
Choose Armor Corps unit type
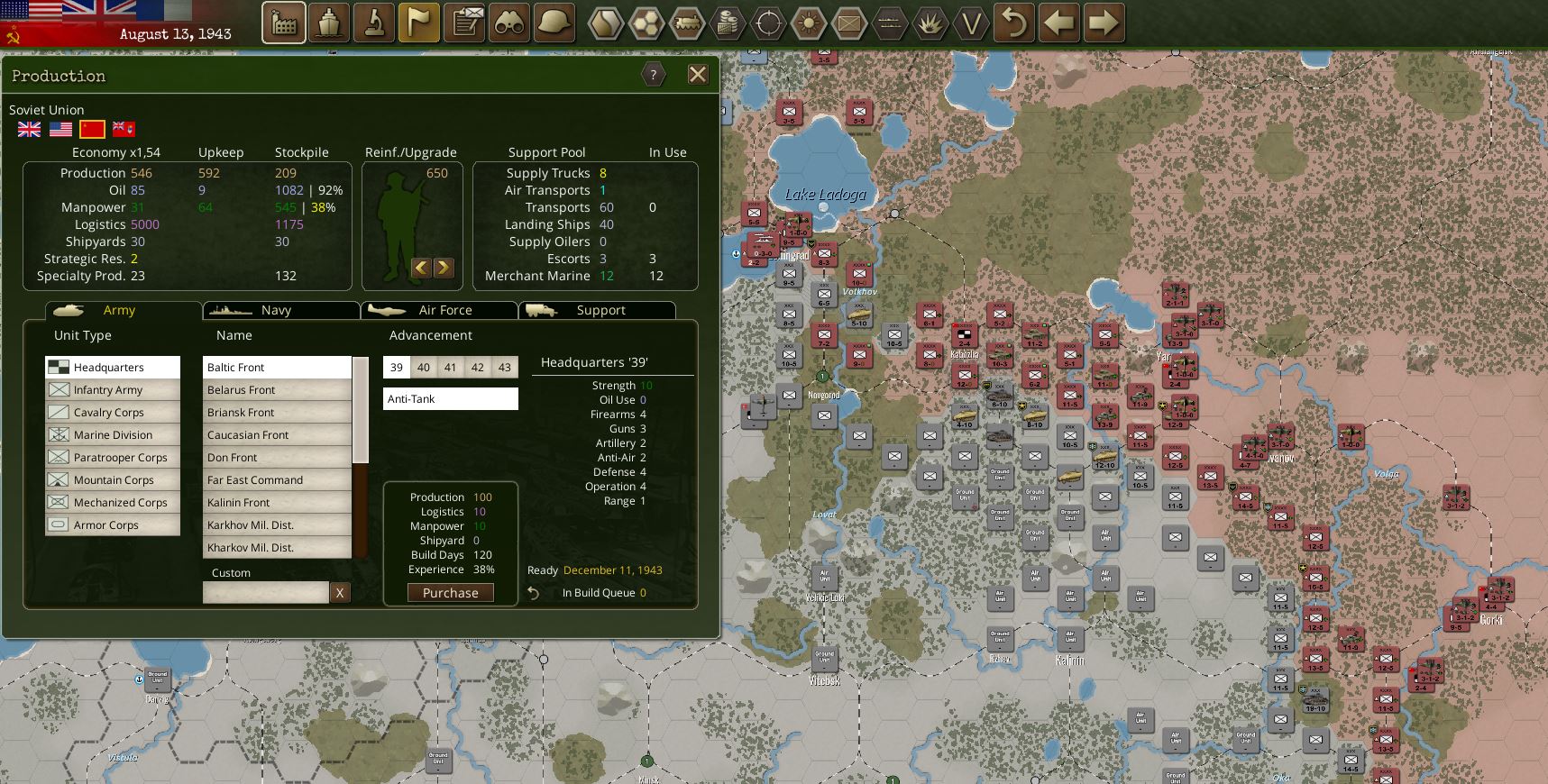click(106, 525)
